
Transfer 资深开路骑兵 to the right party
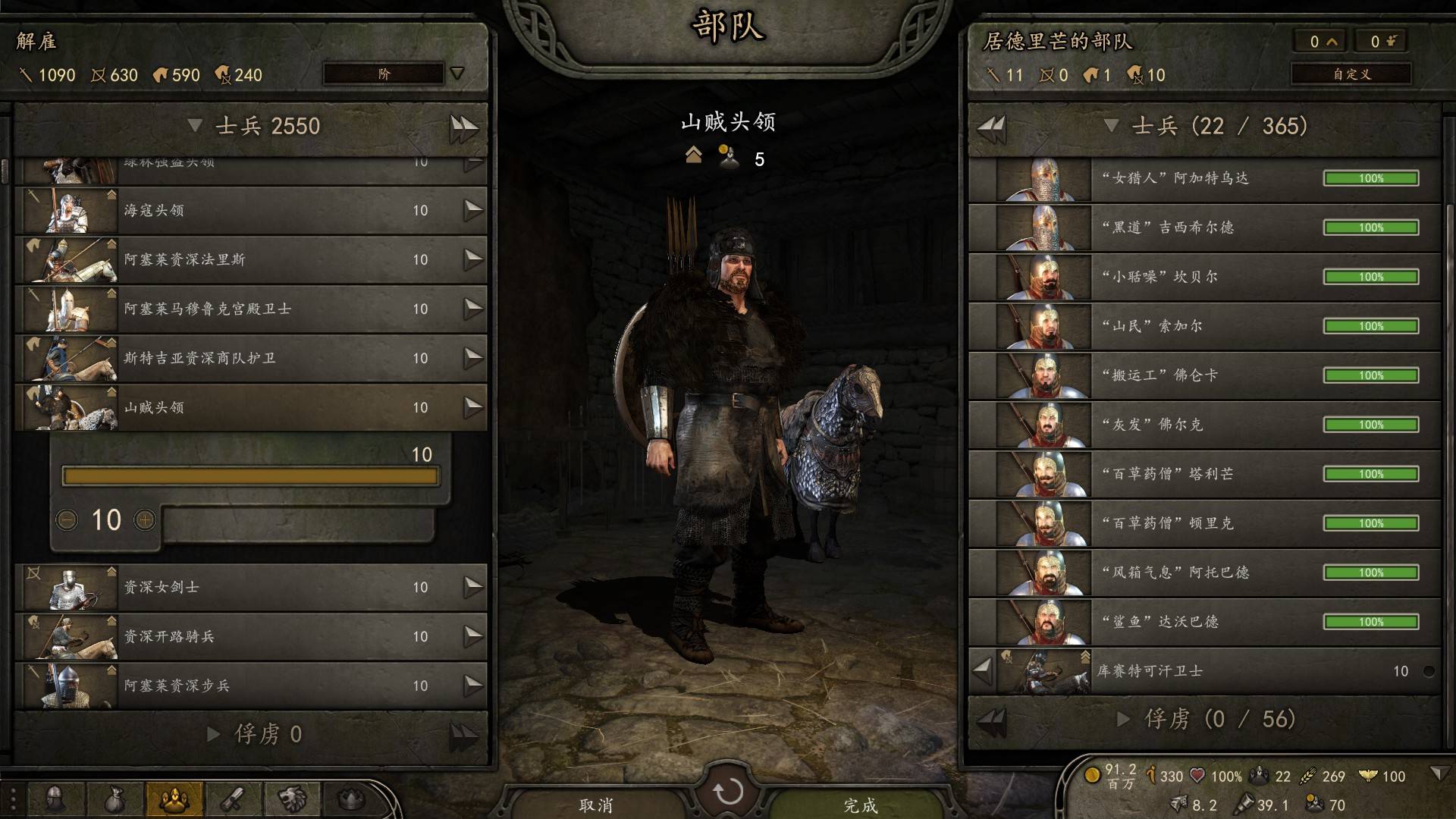pyautogui.click(x=473, y=636)
